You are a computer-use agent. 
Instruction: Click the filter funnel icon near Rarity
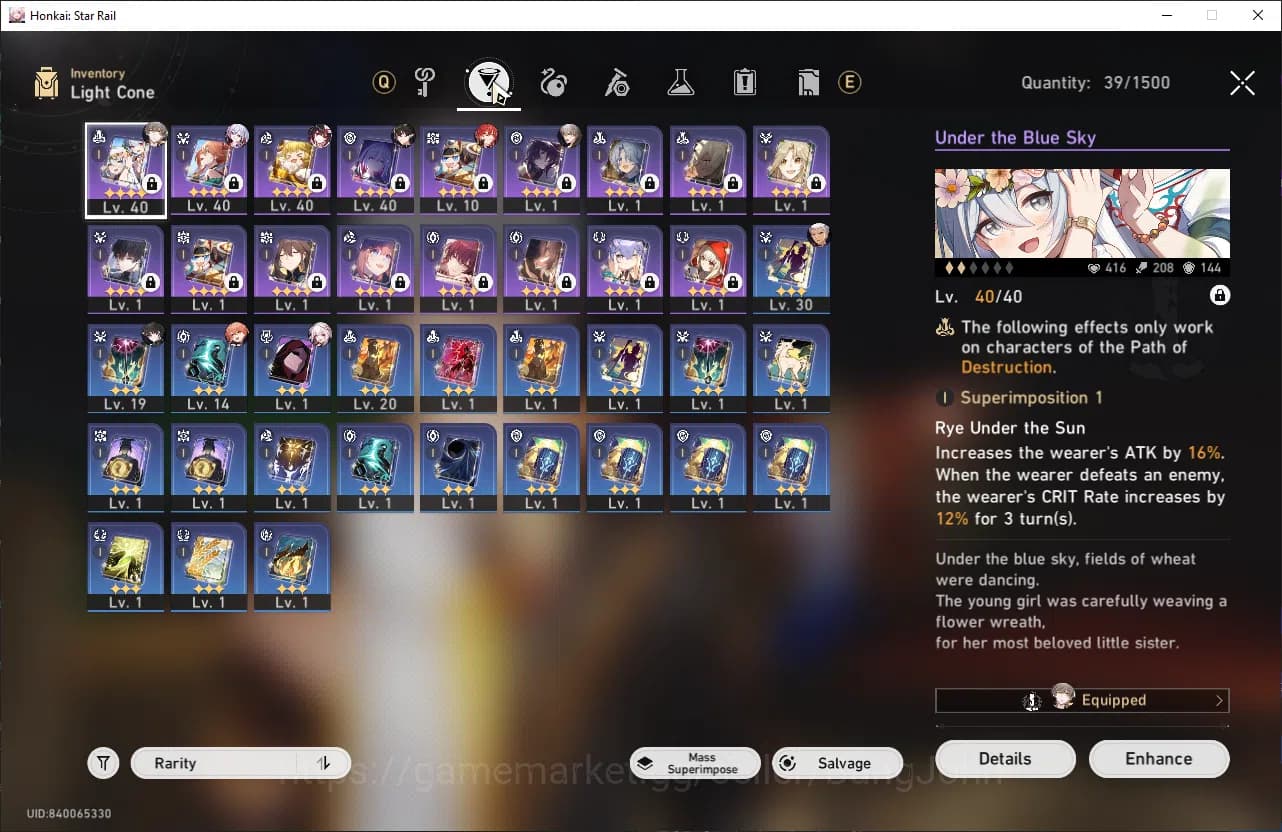click(103, 762)
